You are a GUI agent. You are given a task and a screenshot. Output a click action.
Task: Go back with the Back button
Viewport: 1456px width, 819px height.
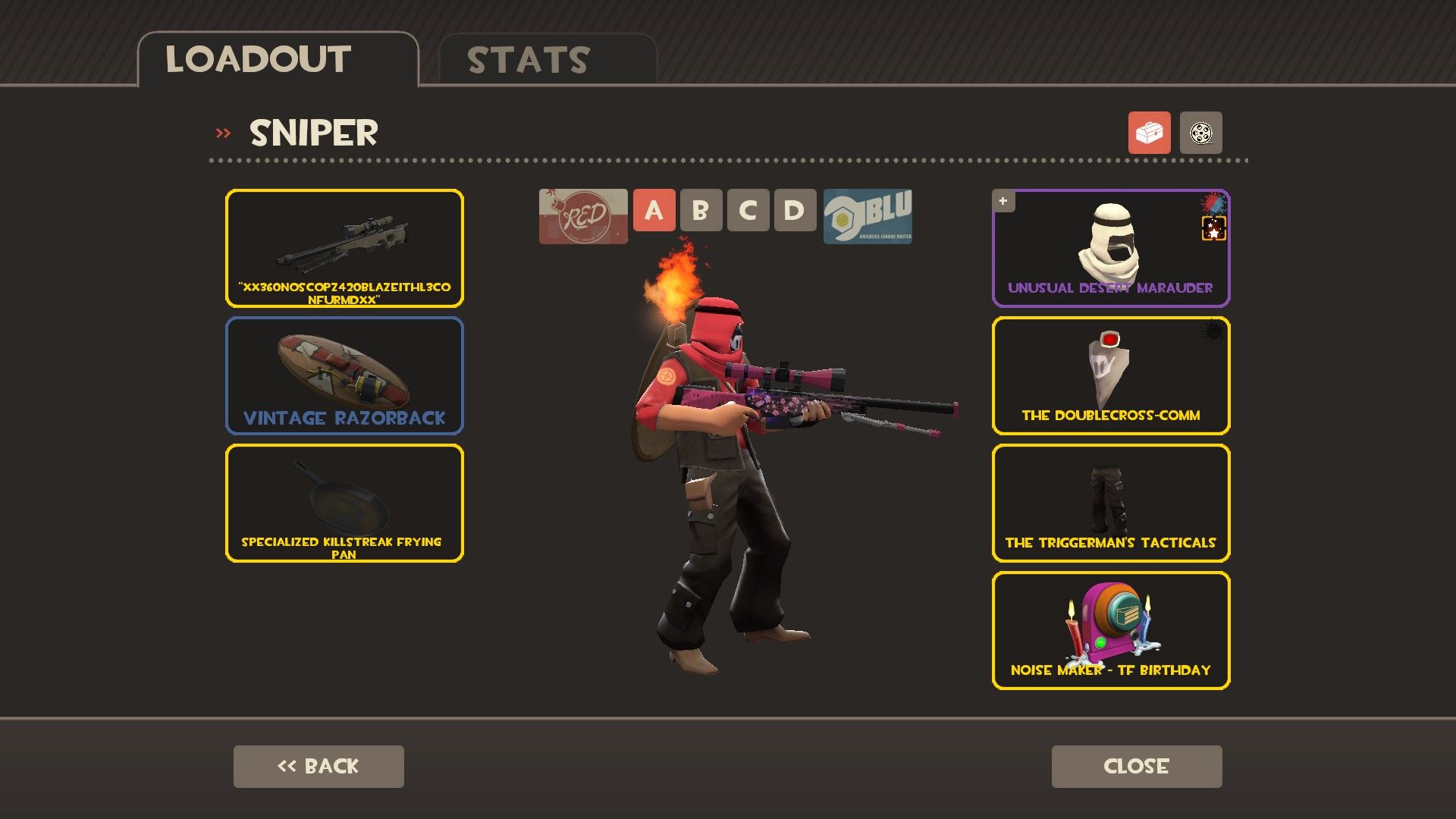click(x=318, y=766)
